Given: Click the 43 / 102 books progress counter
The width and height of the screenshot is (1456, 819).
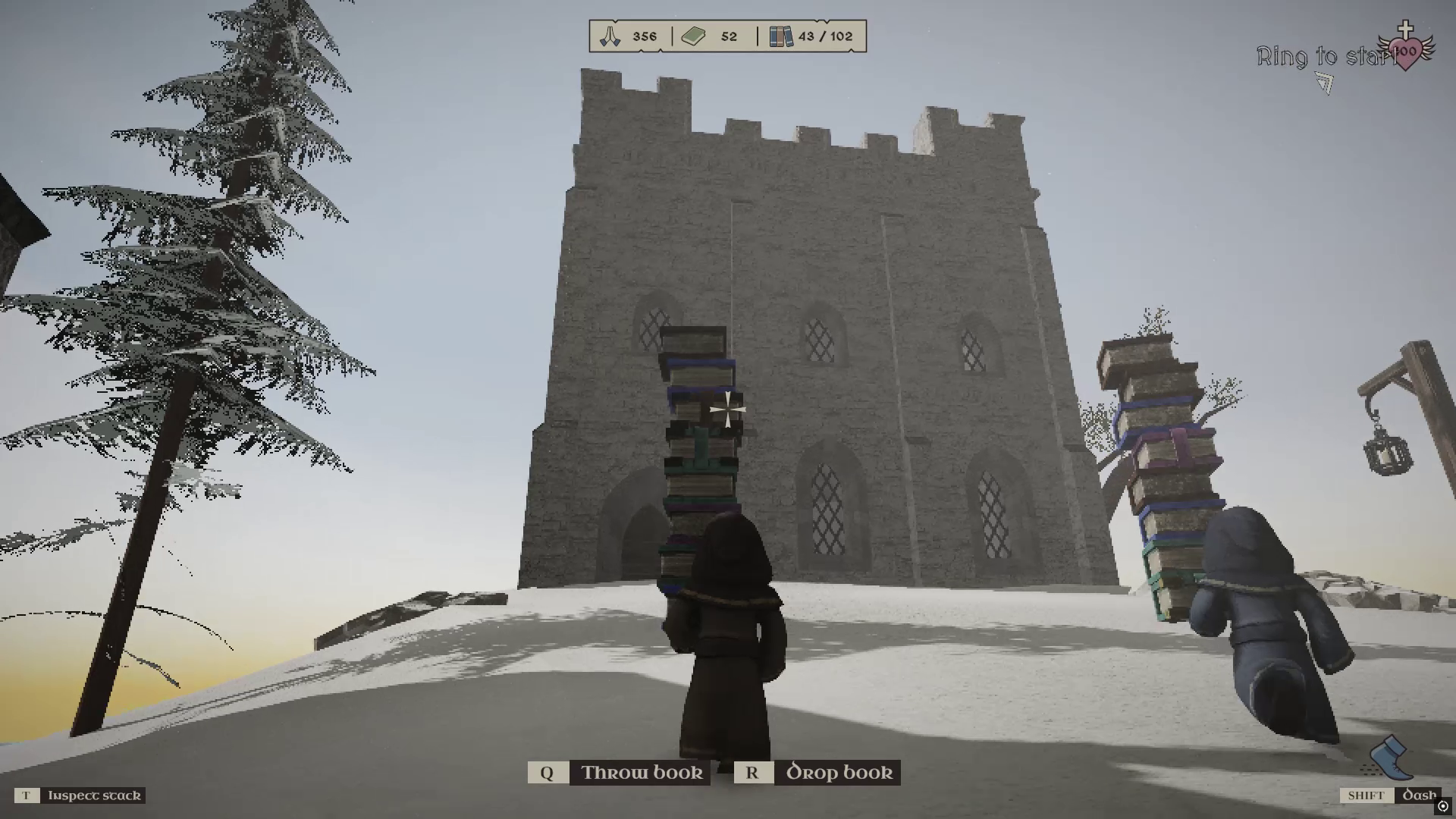Looking at the screenshot, I should 826,35.
